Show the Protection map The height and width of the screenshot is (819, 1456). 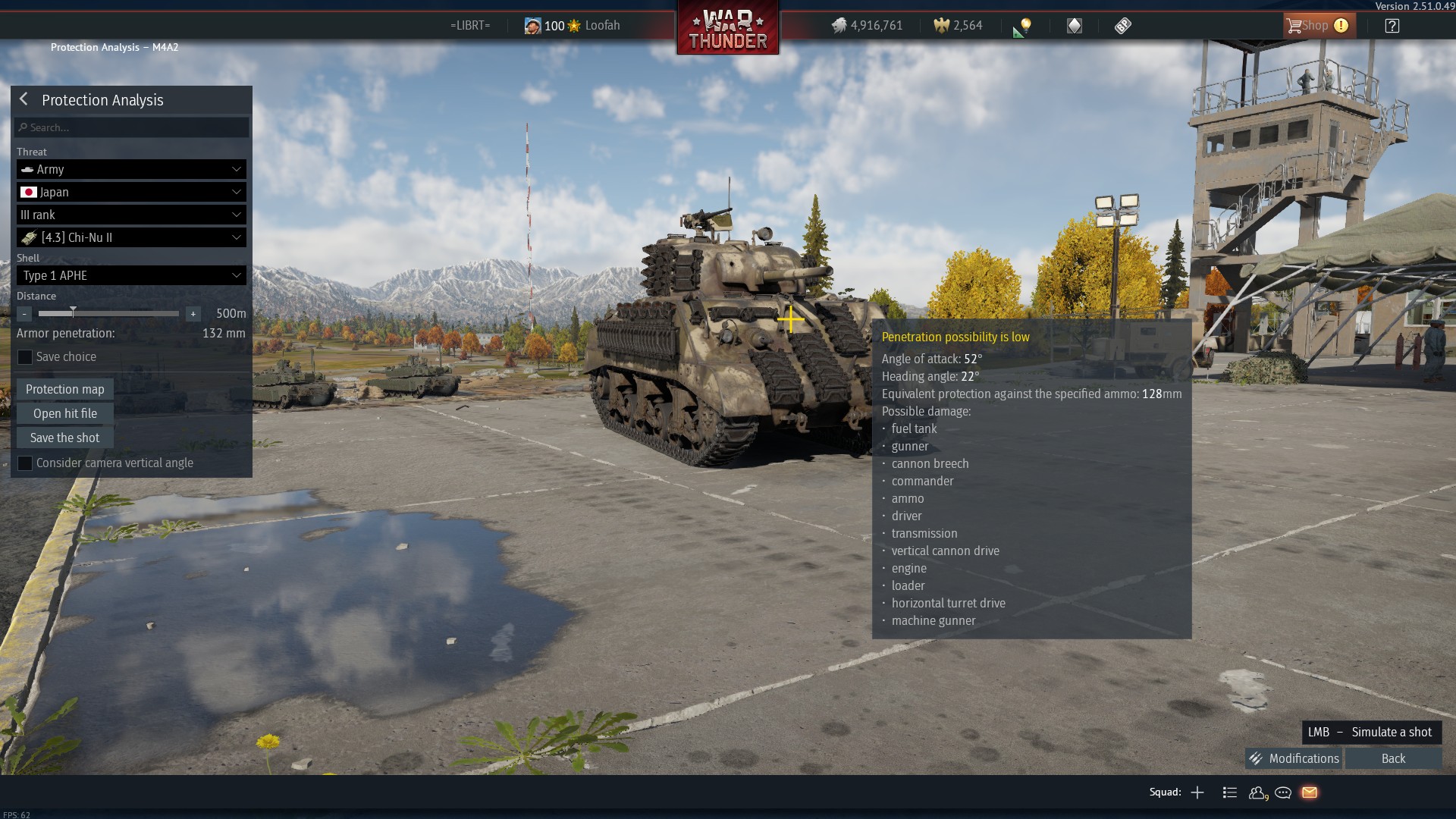coord(65,389)
